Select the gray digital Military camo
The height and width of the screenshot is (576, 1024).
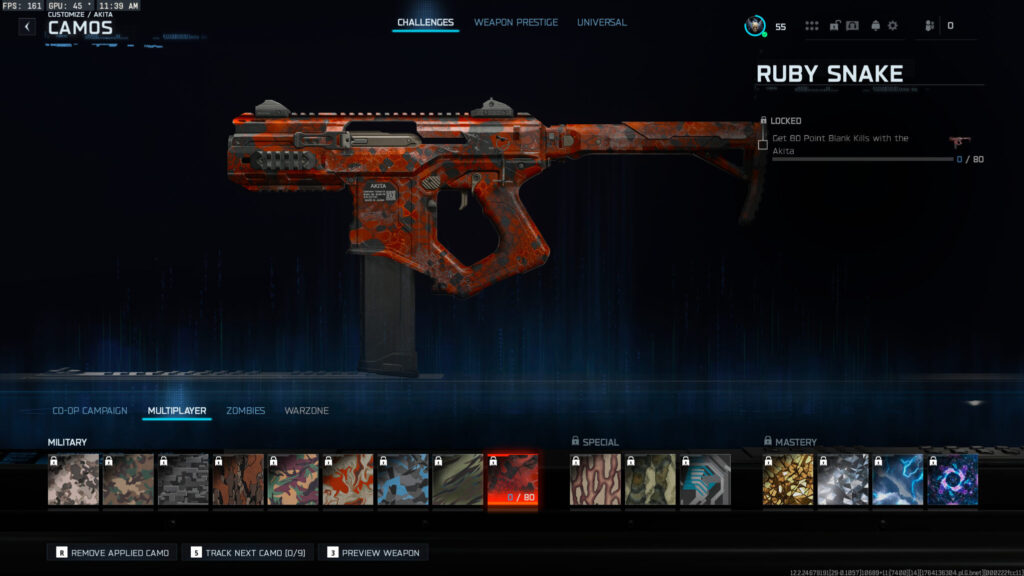pos(183,480)
